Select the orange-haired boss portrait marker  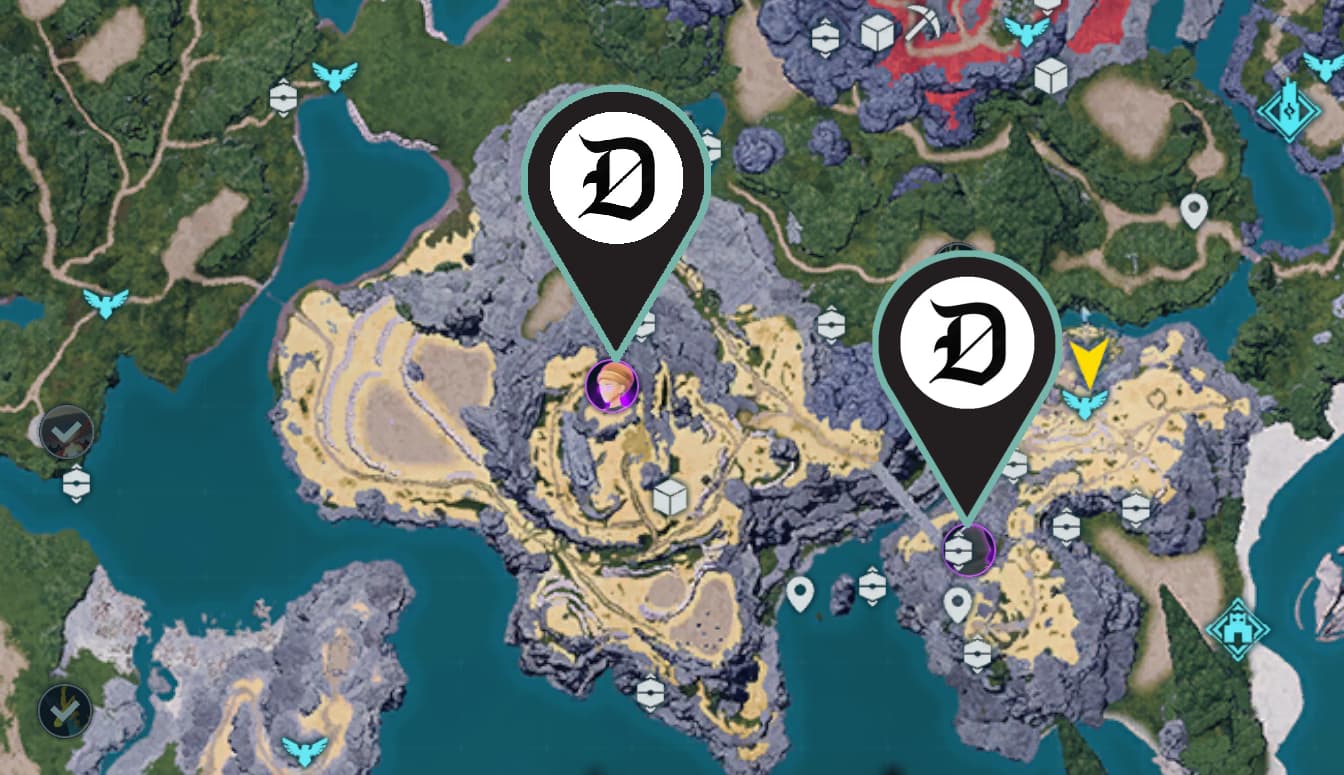[612, 385]
